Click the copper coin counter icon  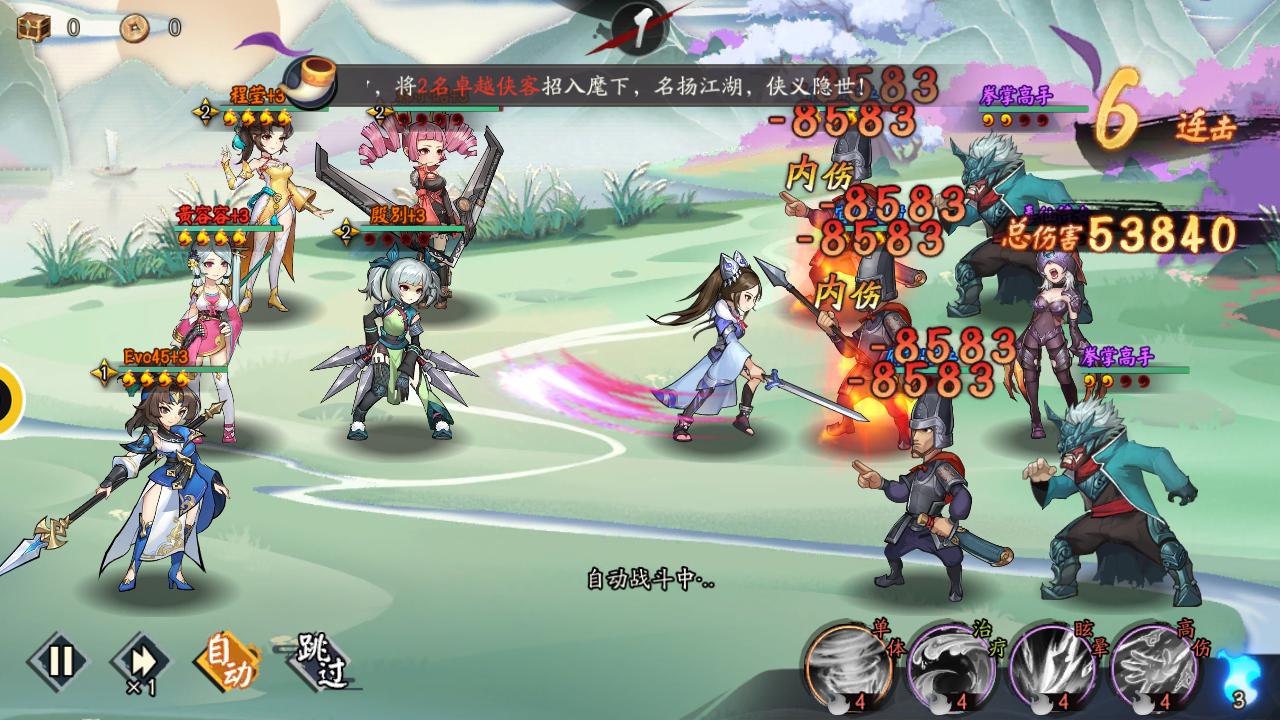(136, 28)
